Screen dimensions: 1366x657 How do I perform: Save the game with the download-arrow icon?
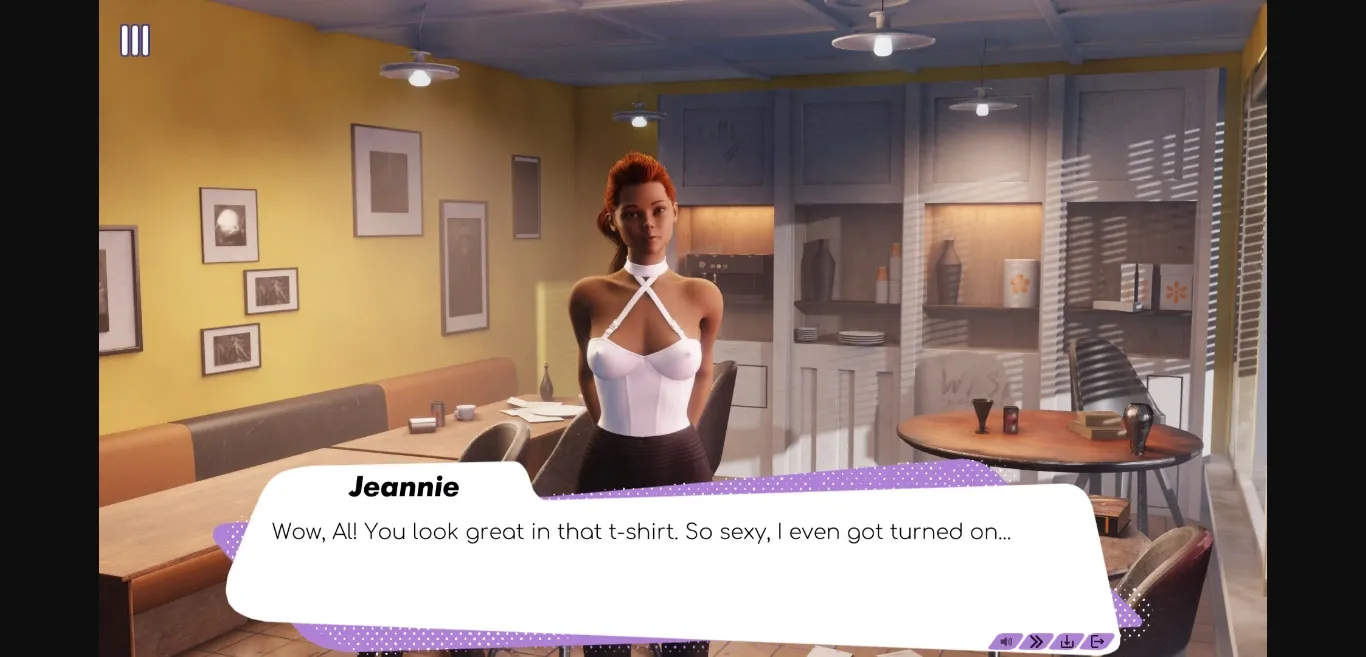[1067, 641]
